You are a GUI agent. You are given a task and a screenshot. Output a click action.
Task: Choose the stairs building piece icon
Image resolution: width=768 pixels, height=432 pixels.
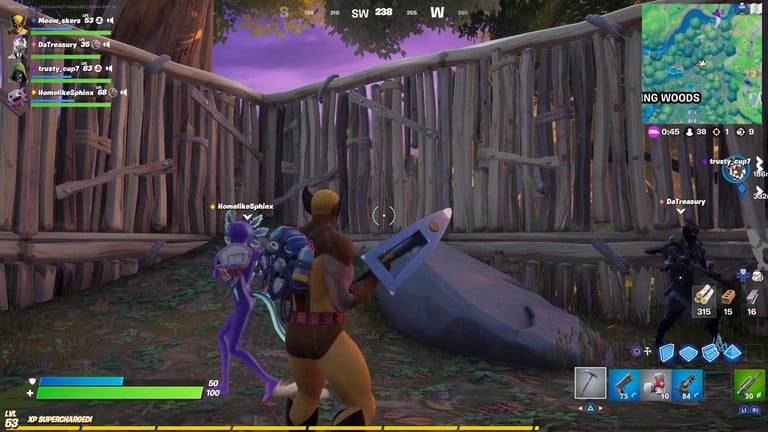pyautogui.click(x=710, y=352)
